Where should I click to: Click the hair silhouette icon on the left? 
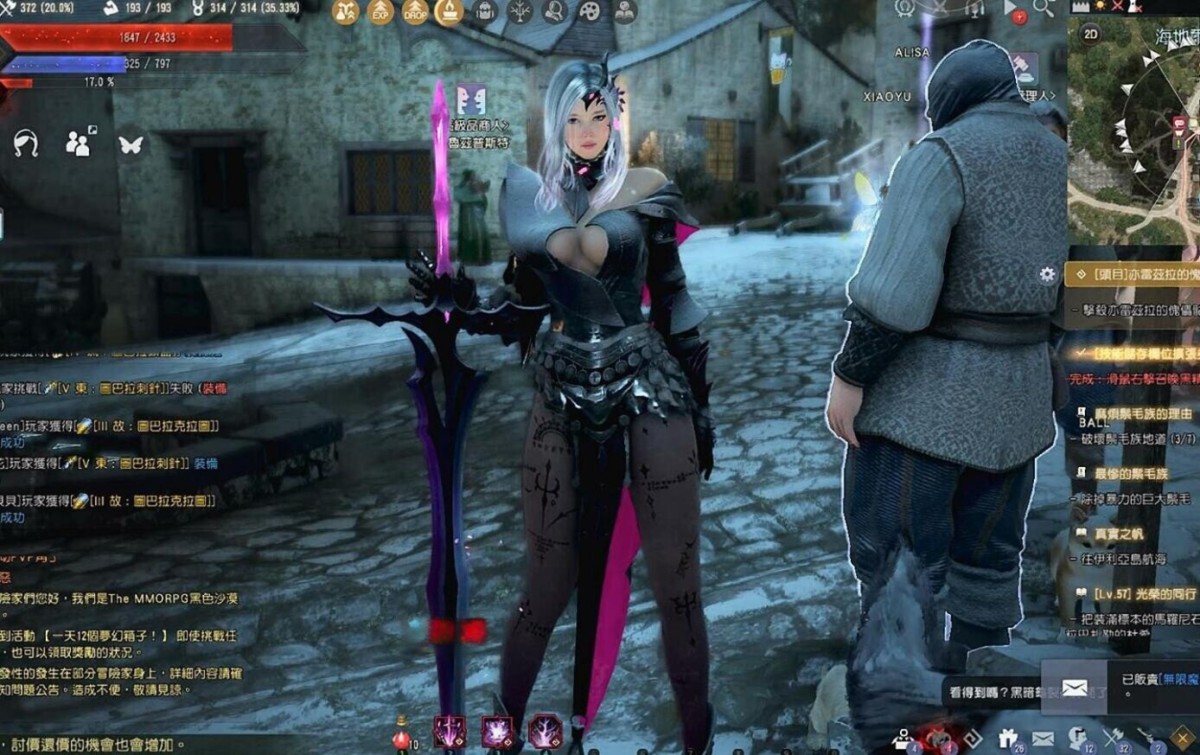[25, 145]
